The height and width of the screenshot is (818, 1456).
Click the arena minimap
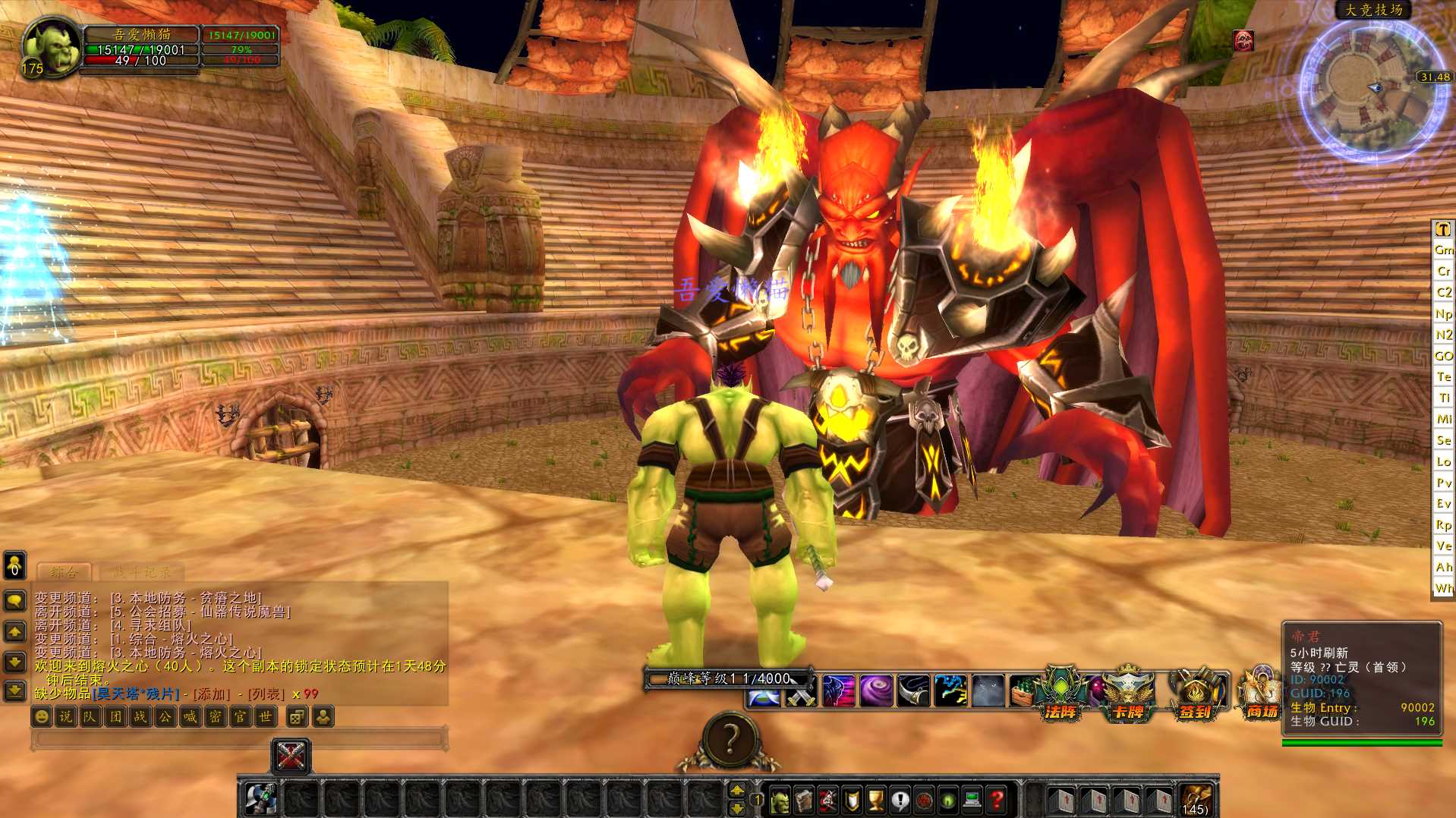click(x=1371, y=91)
